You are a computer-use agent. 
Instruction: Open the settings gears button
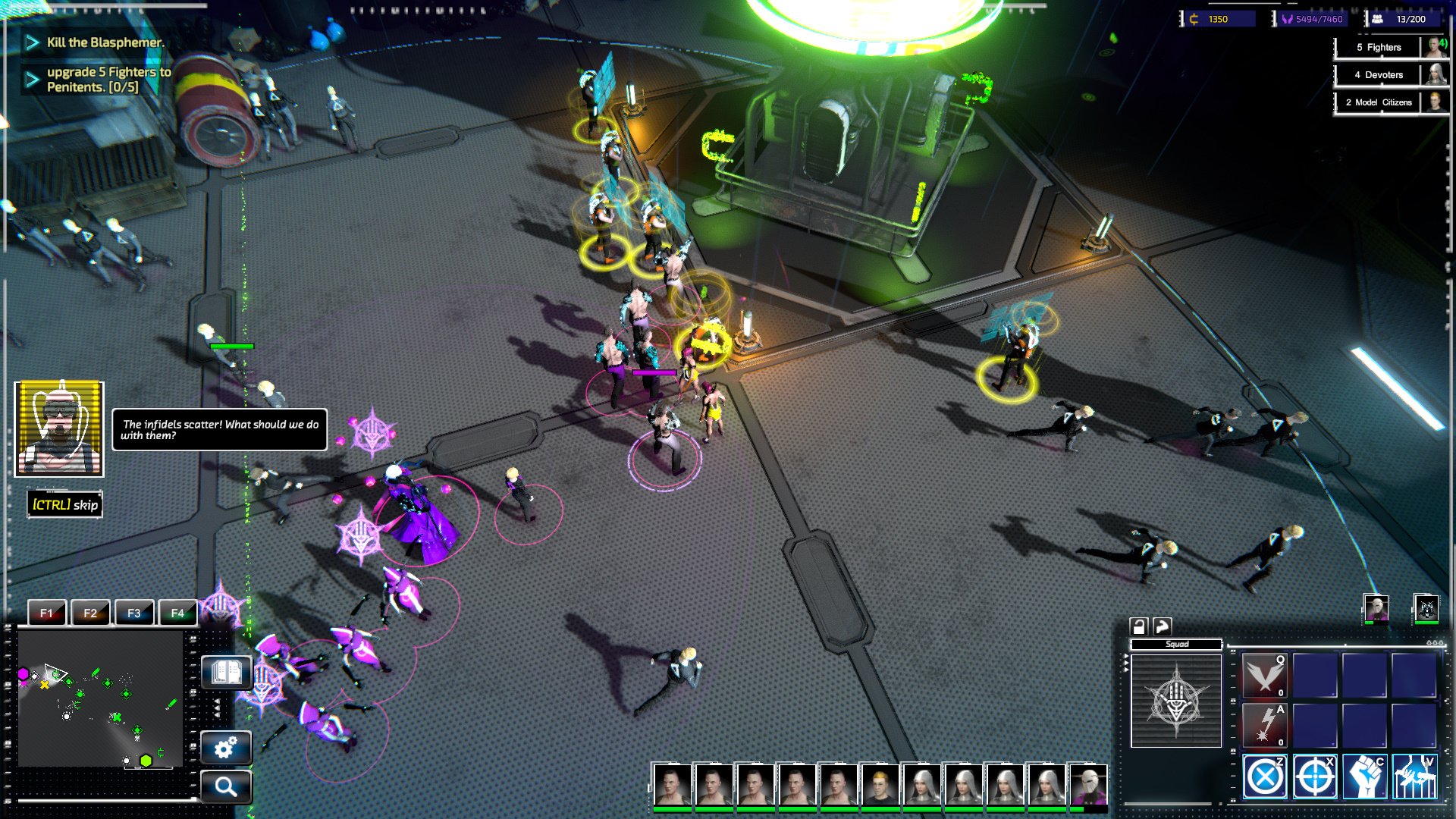tap(226, 748)
